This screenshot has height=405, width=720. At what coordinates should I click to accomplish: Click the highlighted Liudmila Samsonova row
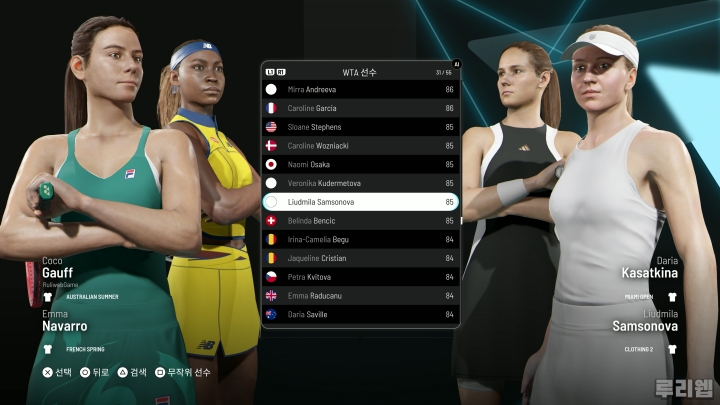tap(360, 202)
